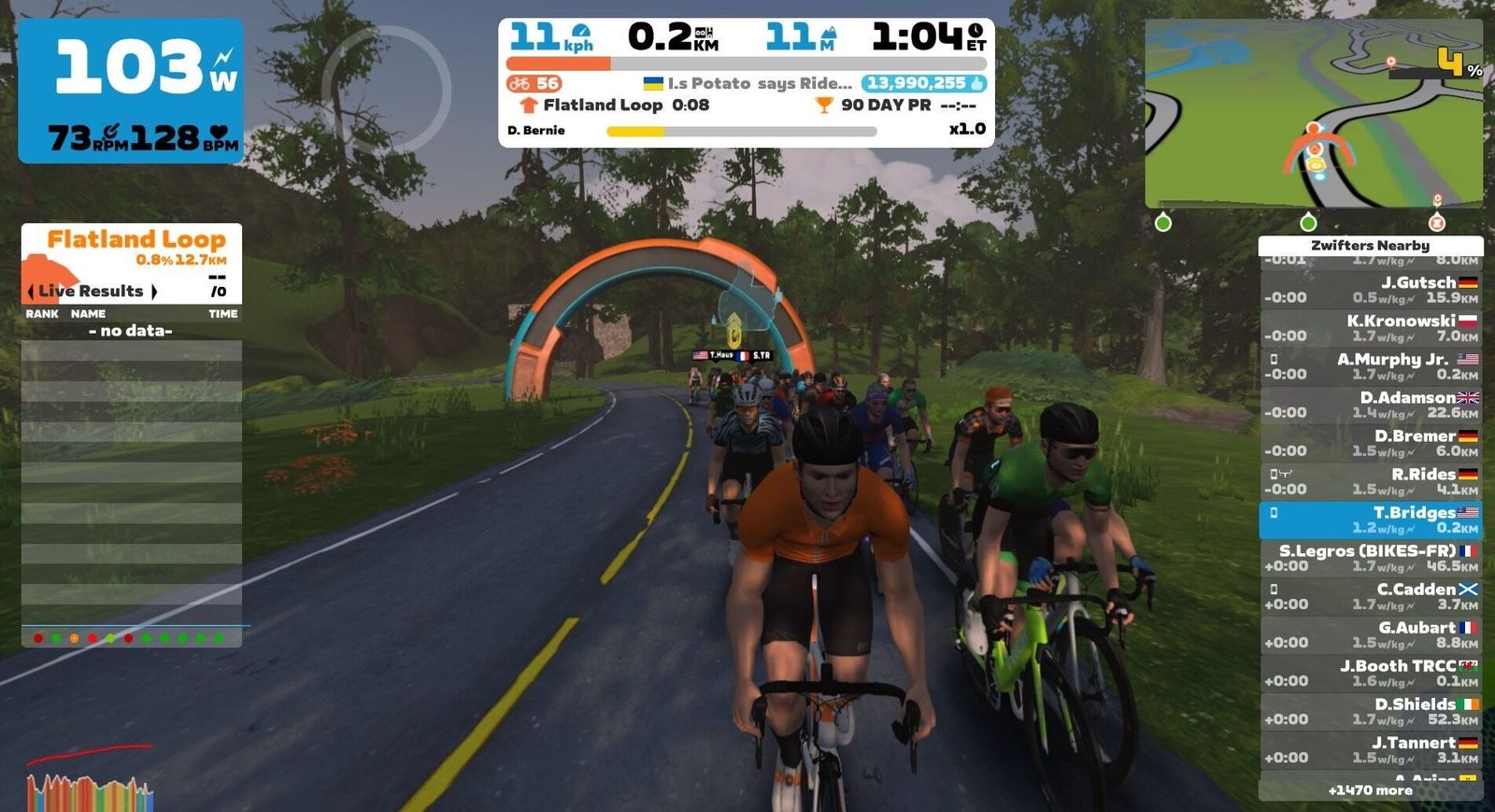Click previous arrow beside Live Results
1495x812 pixels.
click(31, 292)
